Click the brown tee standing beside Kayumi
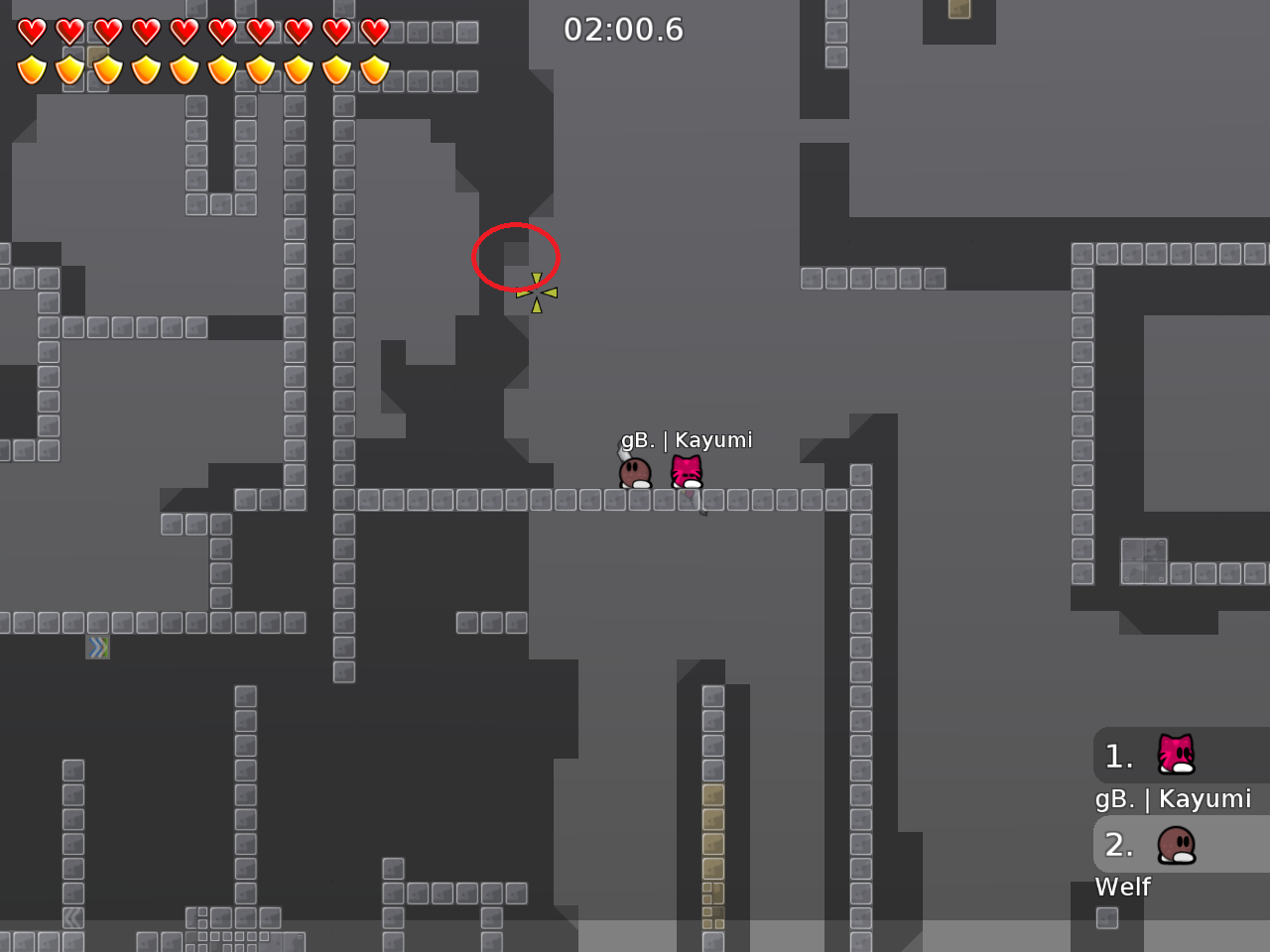The image size is (1270, 952). (634, 472)
